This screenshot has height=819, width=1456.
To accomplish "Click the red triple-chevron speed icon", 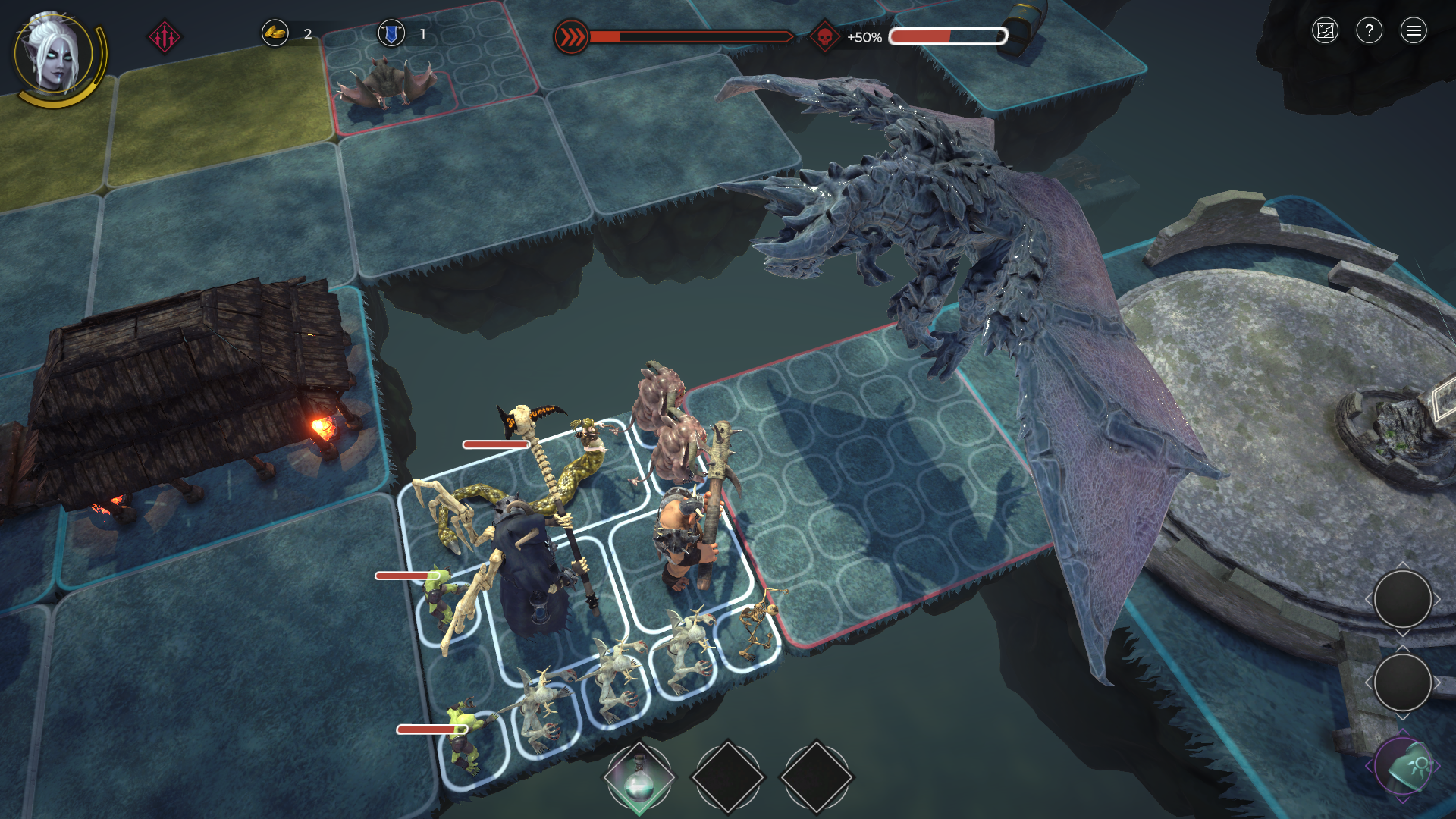I will [571, 36].
